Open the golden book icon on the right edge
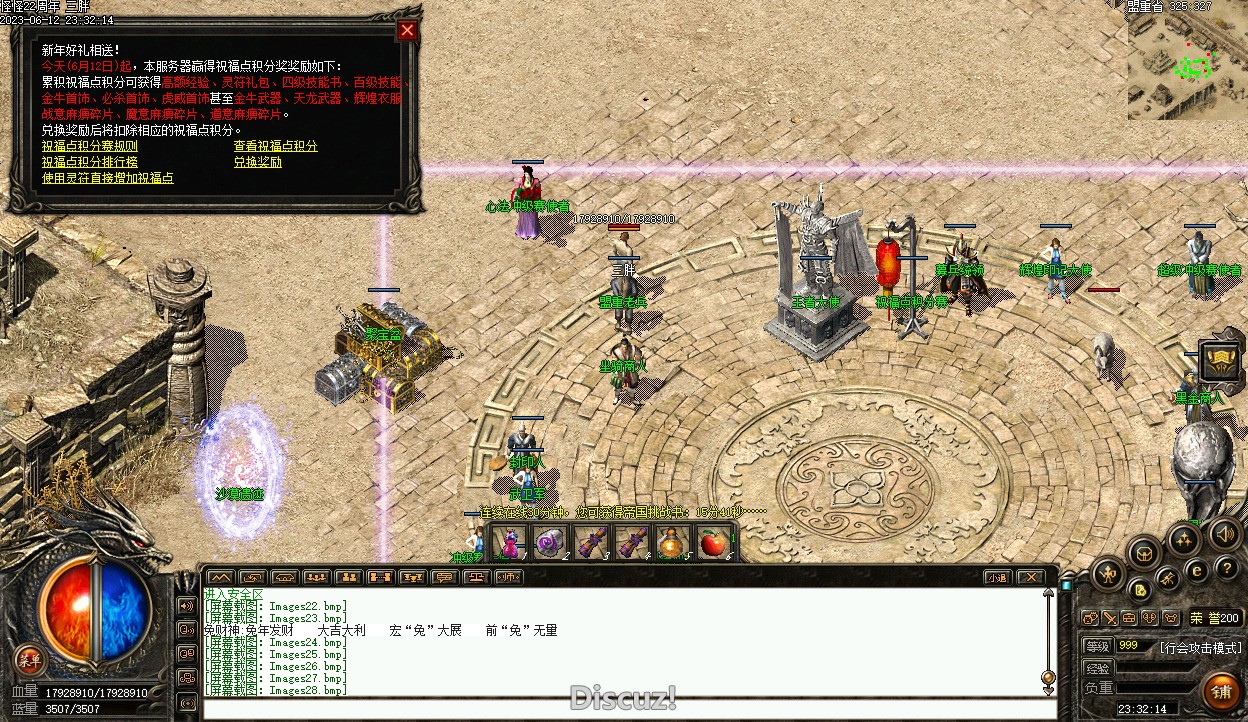The image size is (1248, 722). (1220, 361)
